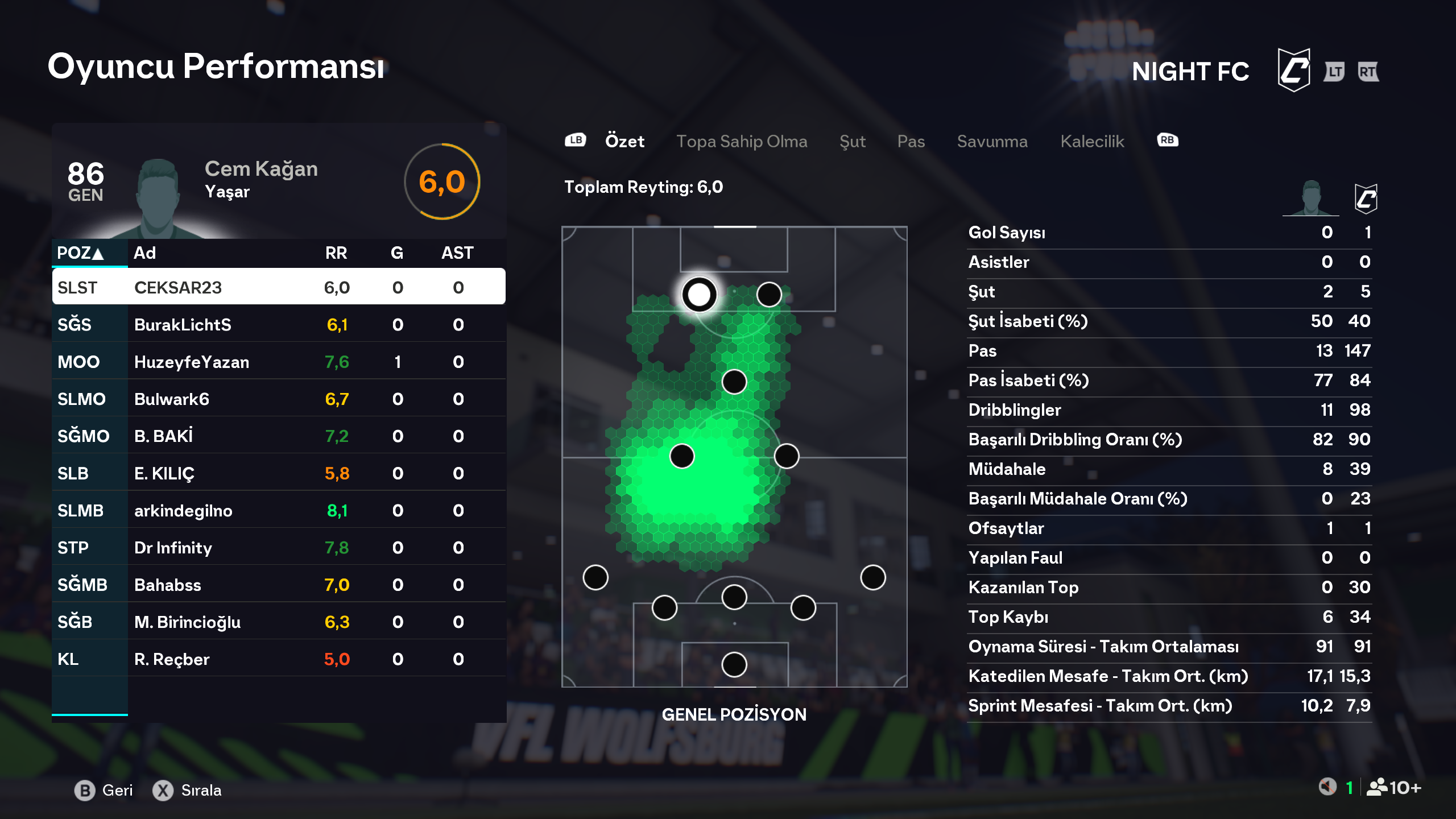Select E. KILIÇ from the list
This screenshot has height=819, width=1456.
click(279, 473)
